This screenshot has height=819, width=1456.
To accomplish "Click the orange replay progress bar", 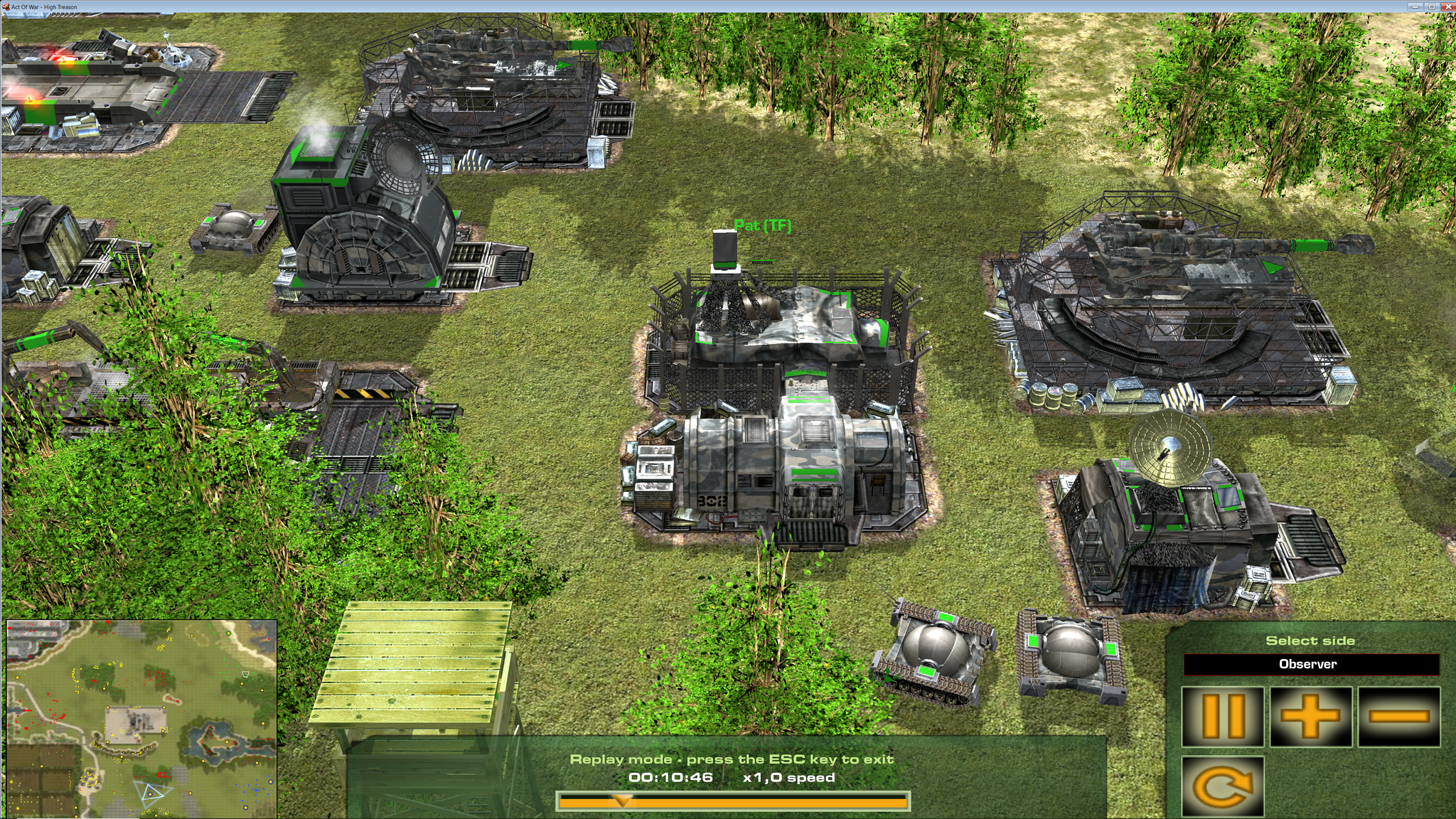I will (732, 802).
